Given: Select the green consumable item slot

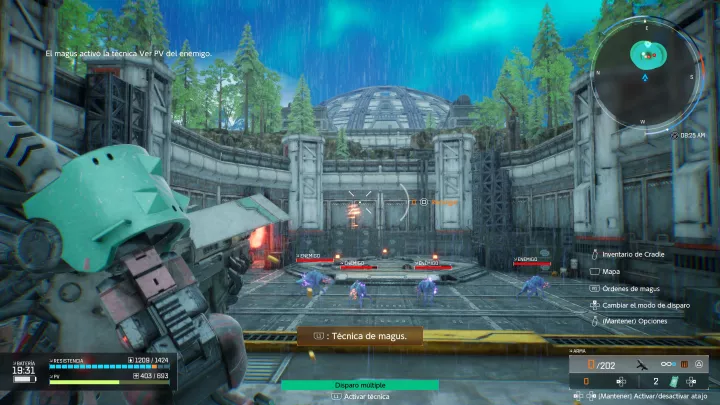Looking at the screenshot, I should (673, 381).
